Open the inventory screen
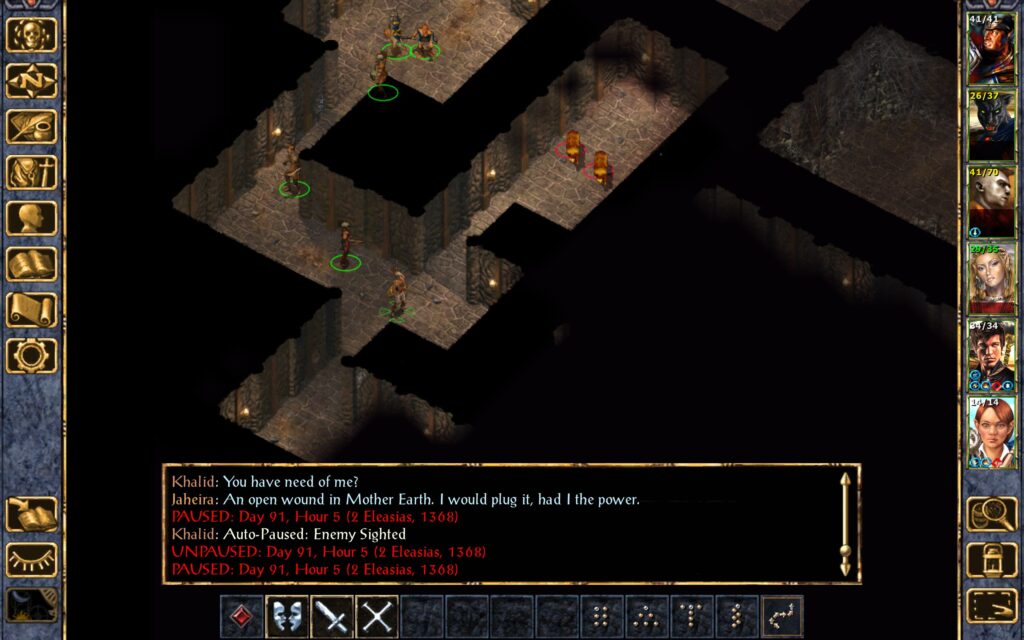 [x=31, y=172]
